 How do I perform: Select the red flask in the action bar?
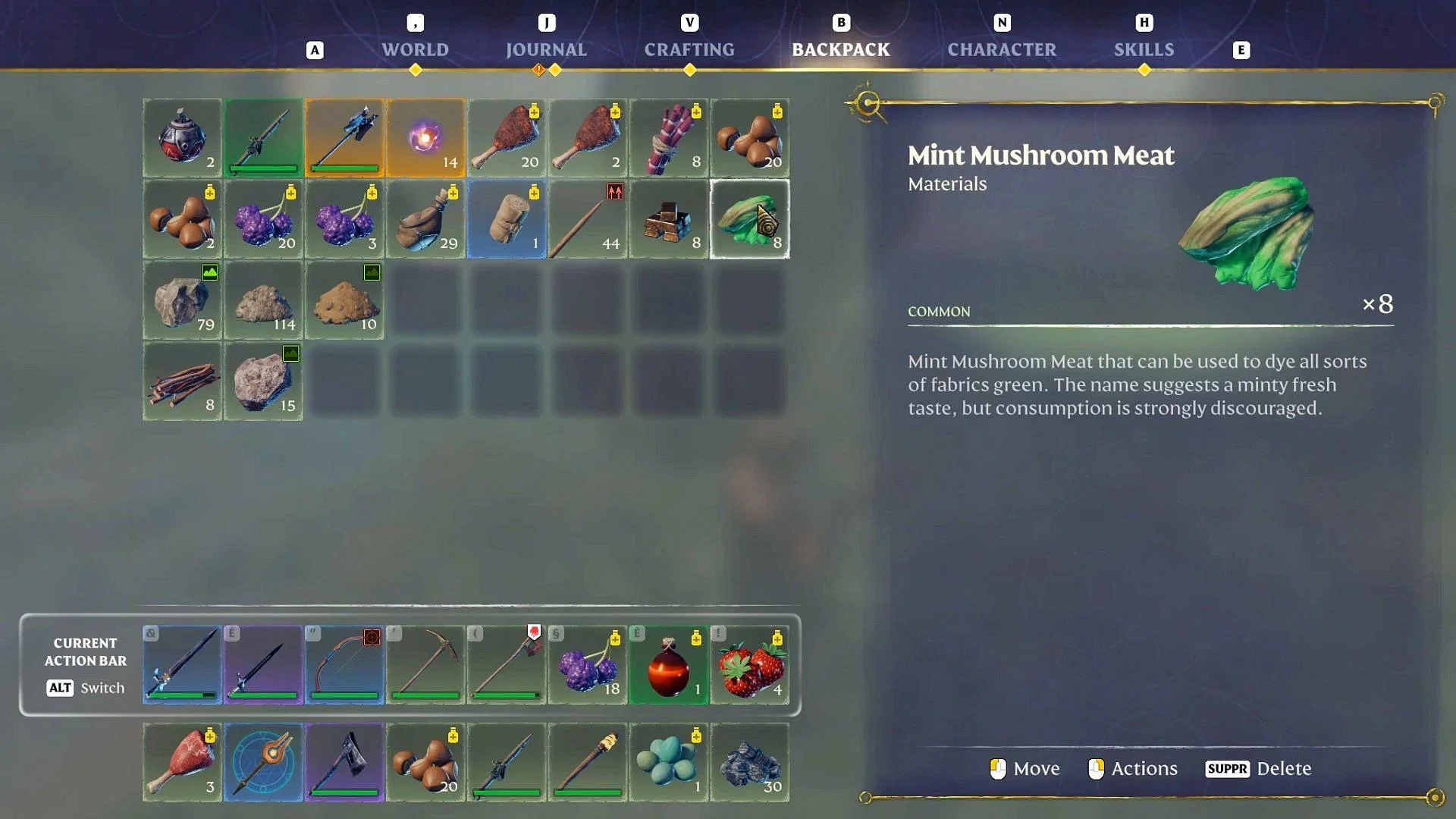(x=669, y=665)
